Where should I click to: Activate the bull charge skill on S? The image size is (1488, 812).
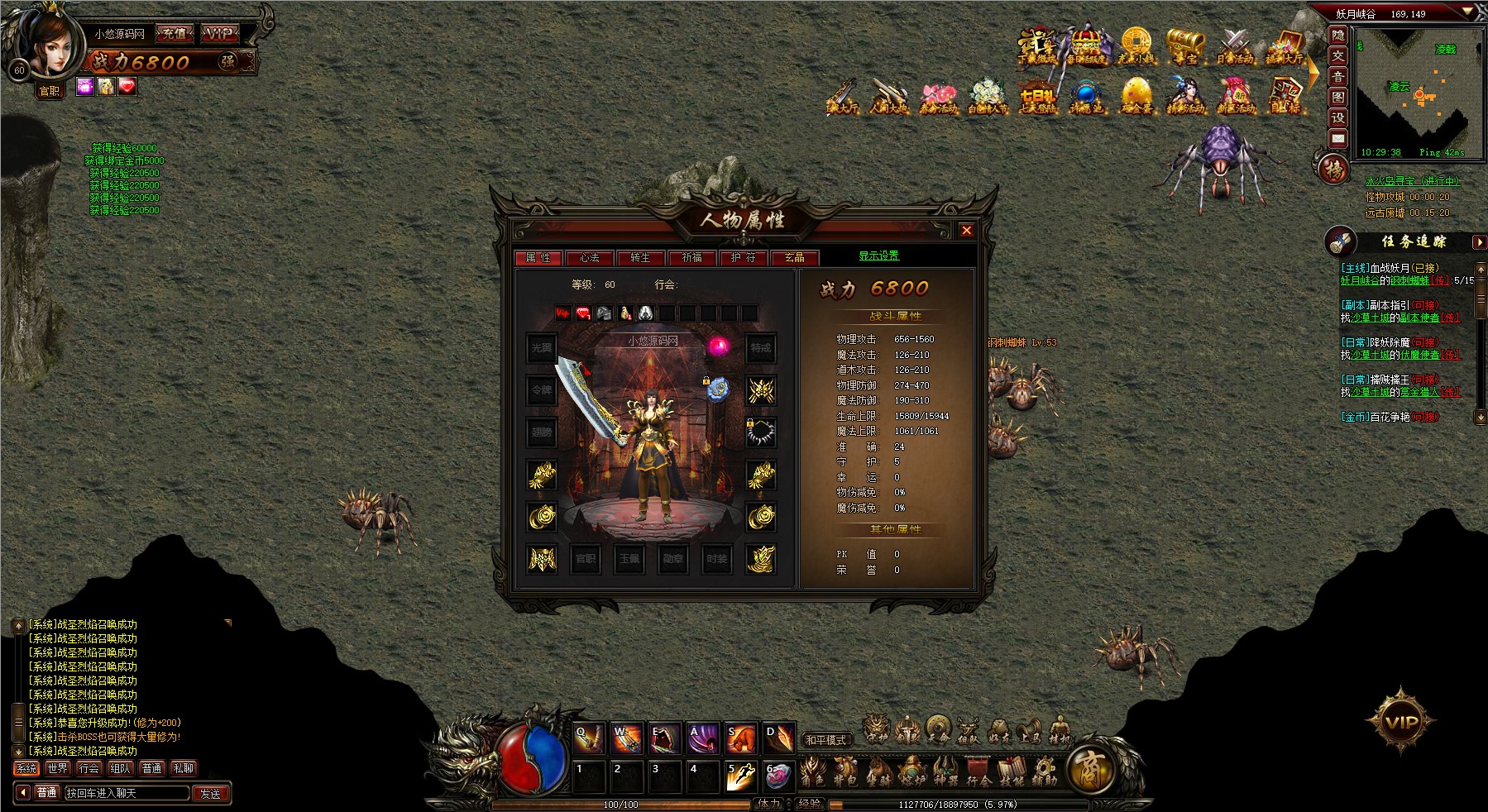[740, 738]
